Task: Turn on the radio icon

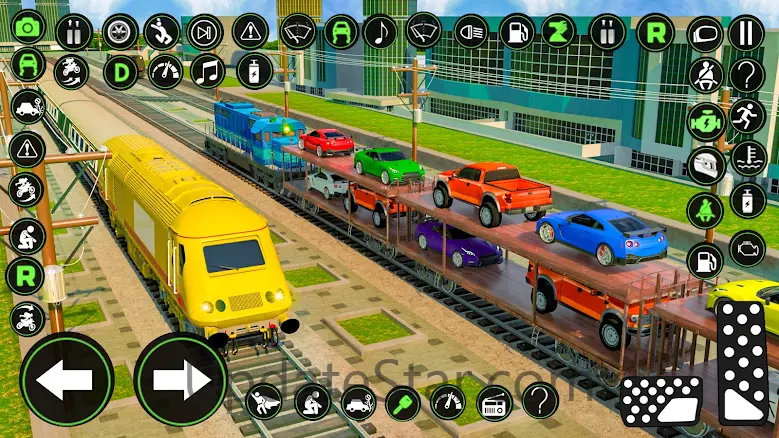Action: click(494, 403)
